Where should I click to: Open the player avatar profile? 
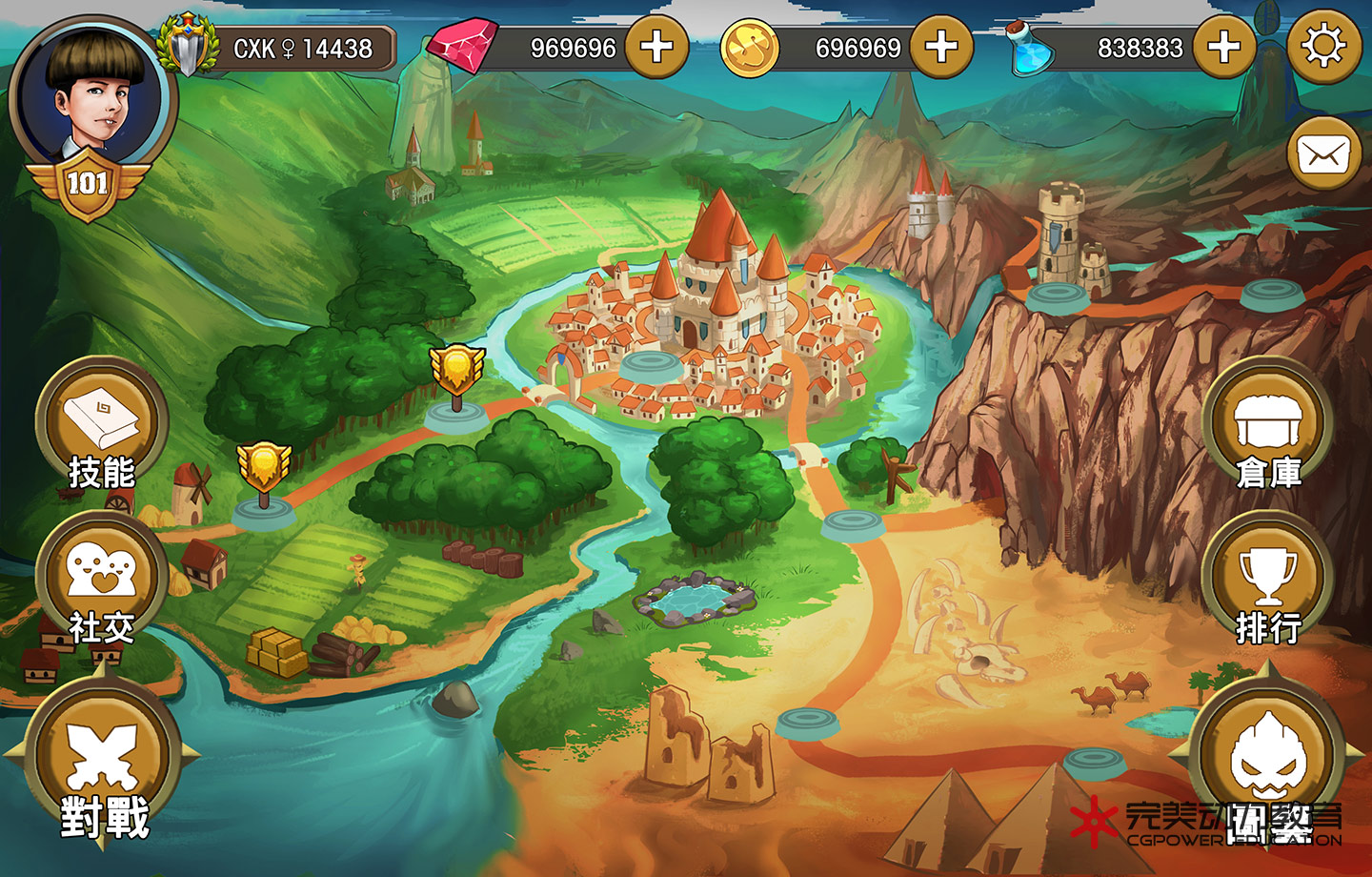pyautogui.click(x=91, y=95)
